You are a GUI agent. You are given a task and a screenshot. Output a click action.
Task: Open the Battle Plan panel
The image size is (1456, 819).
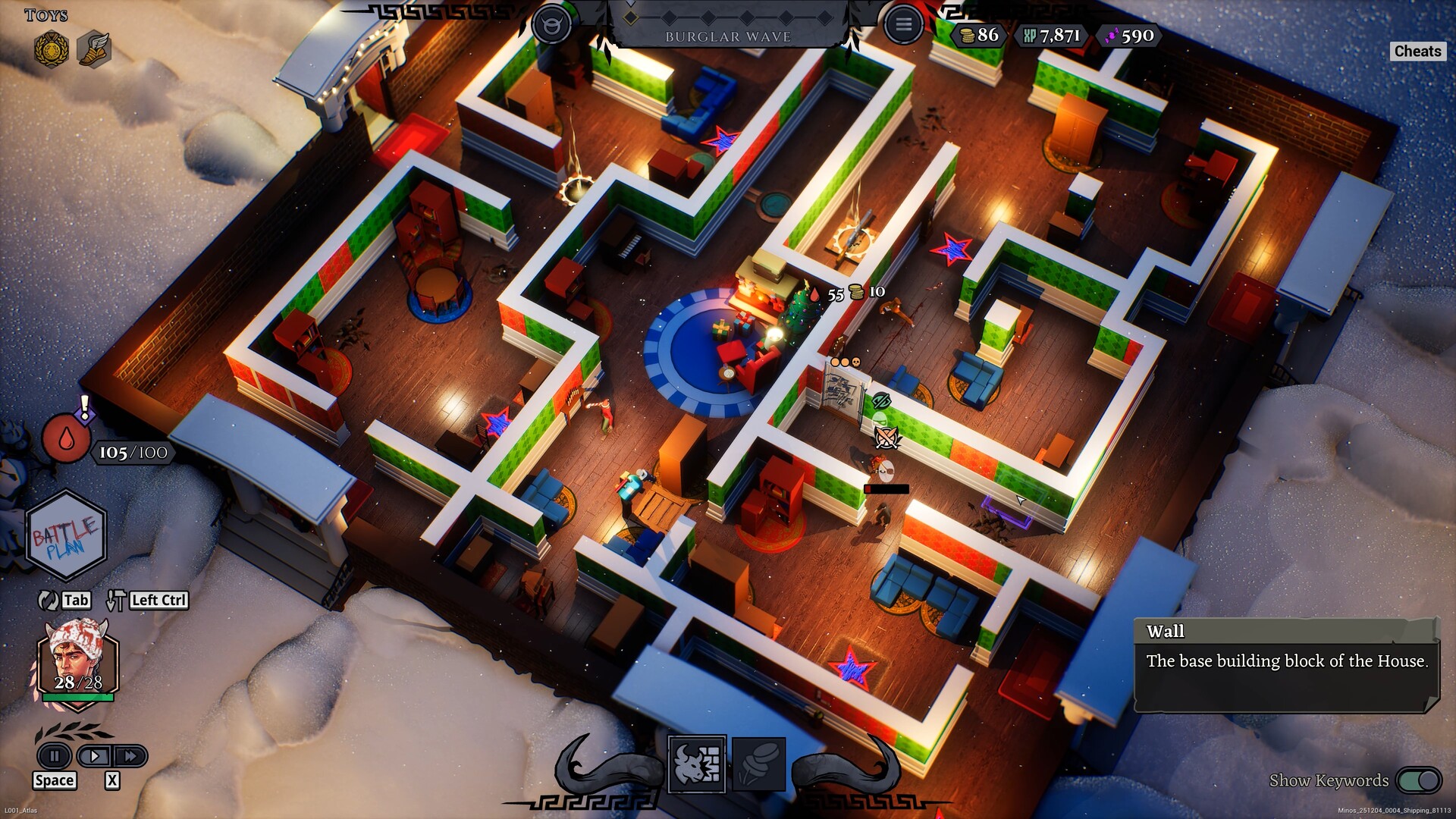coord(64,533)
